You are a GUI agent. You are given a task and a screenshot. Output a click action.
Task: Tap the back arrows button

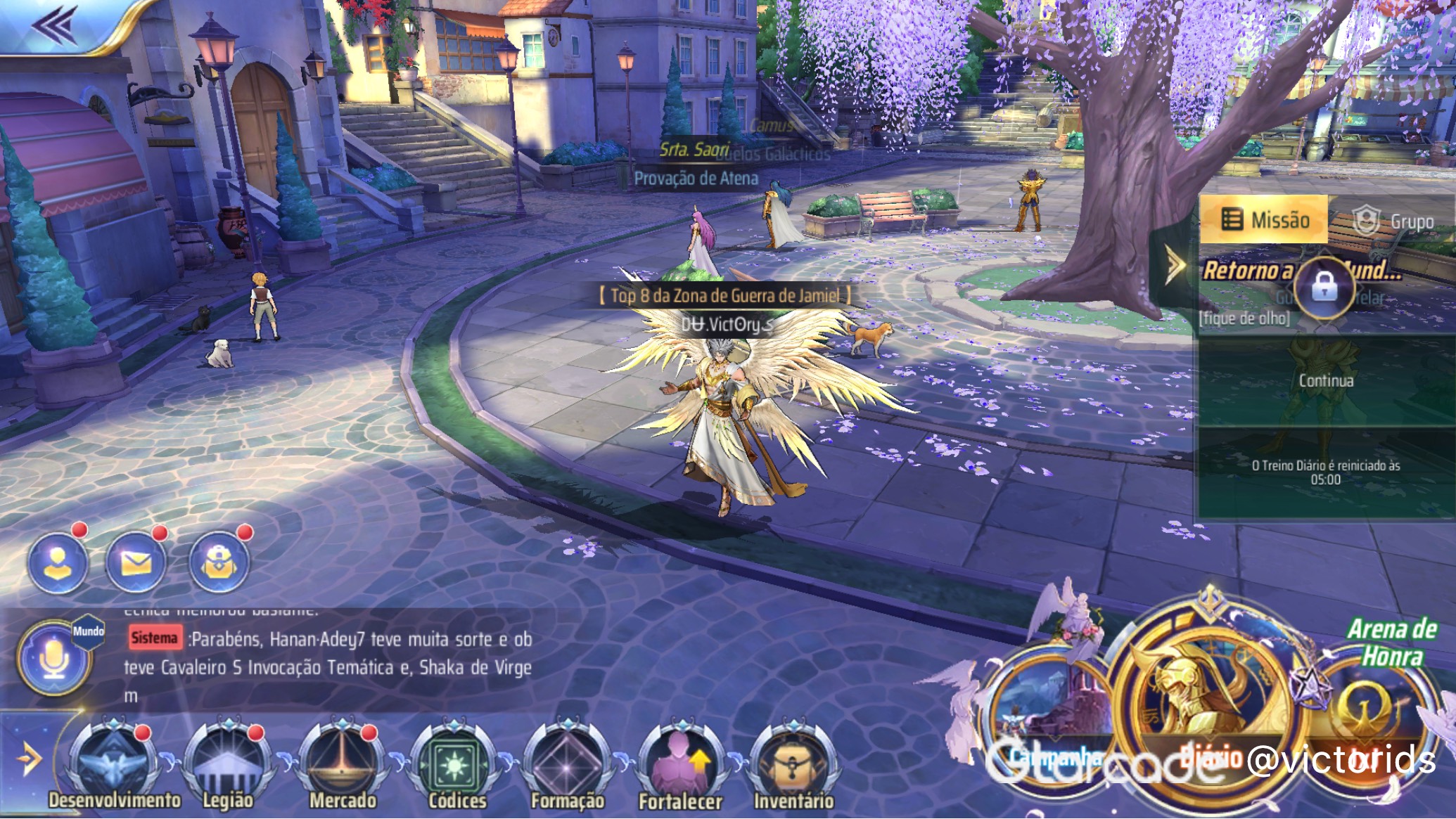point(54,25)
